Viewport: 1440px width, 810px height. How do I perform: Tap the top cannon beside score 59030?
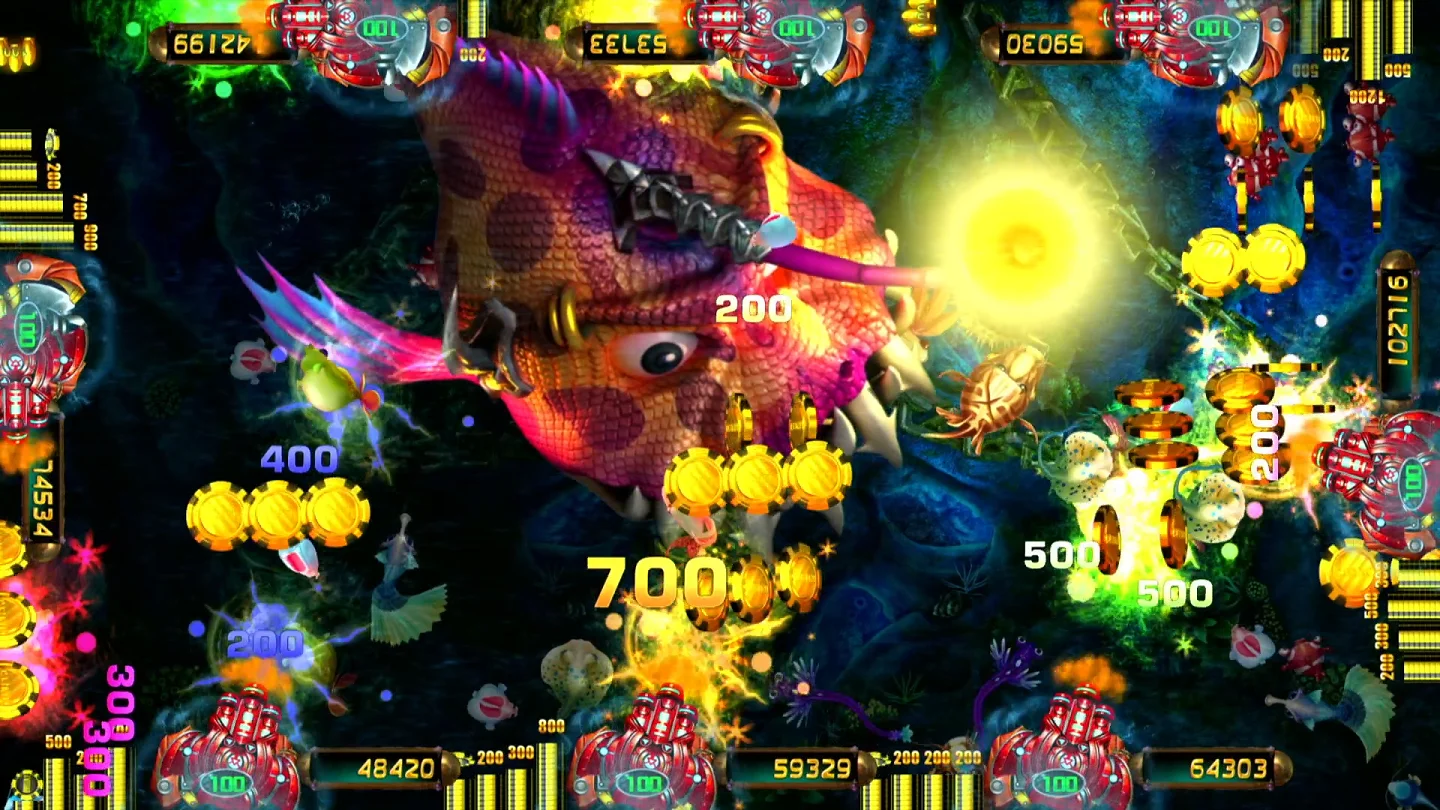pos(1203,38)
